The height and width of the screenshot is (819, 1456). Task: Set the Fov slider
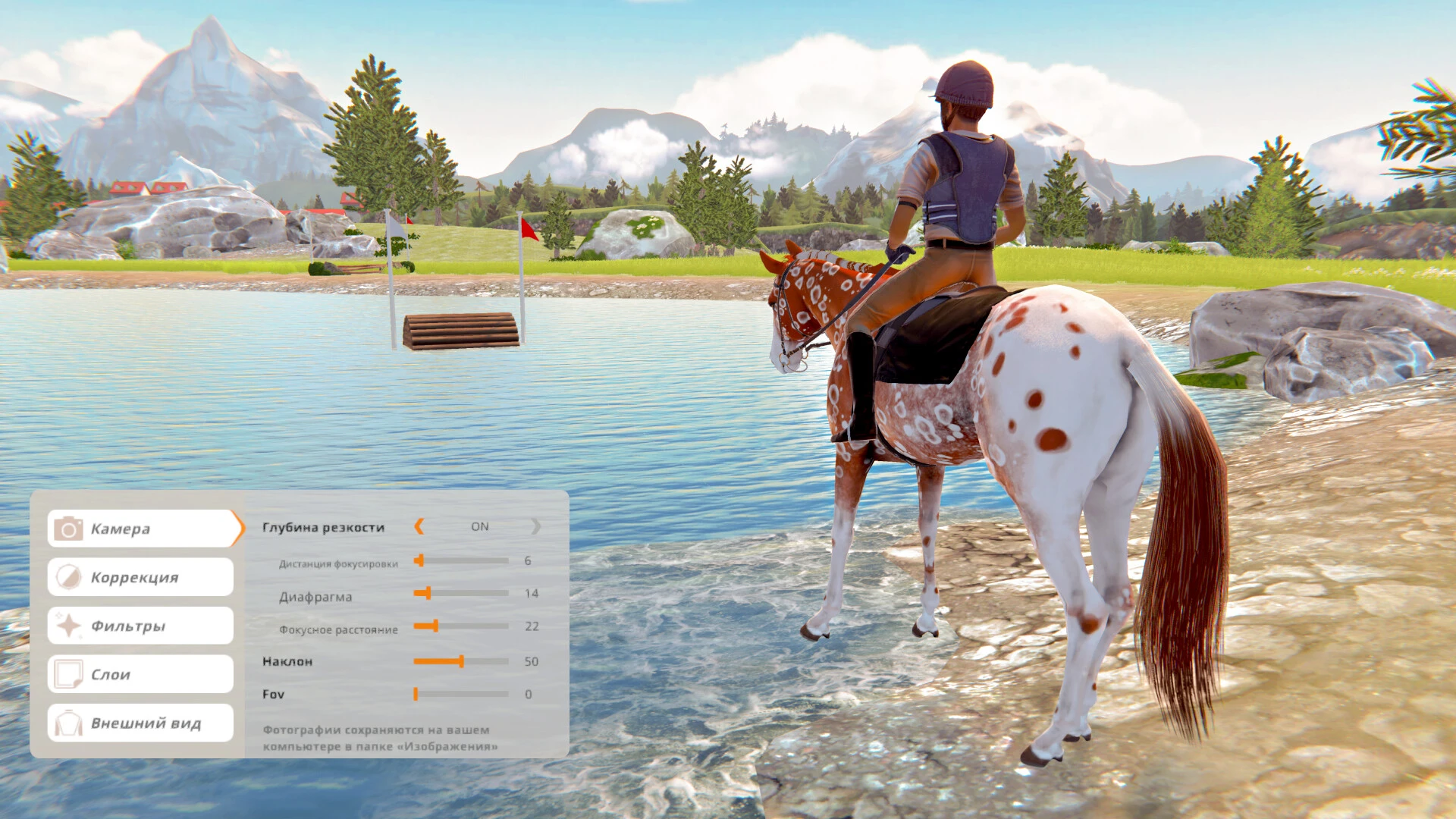pos(416,694)
